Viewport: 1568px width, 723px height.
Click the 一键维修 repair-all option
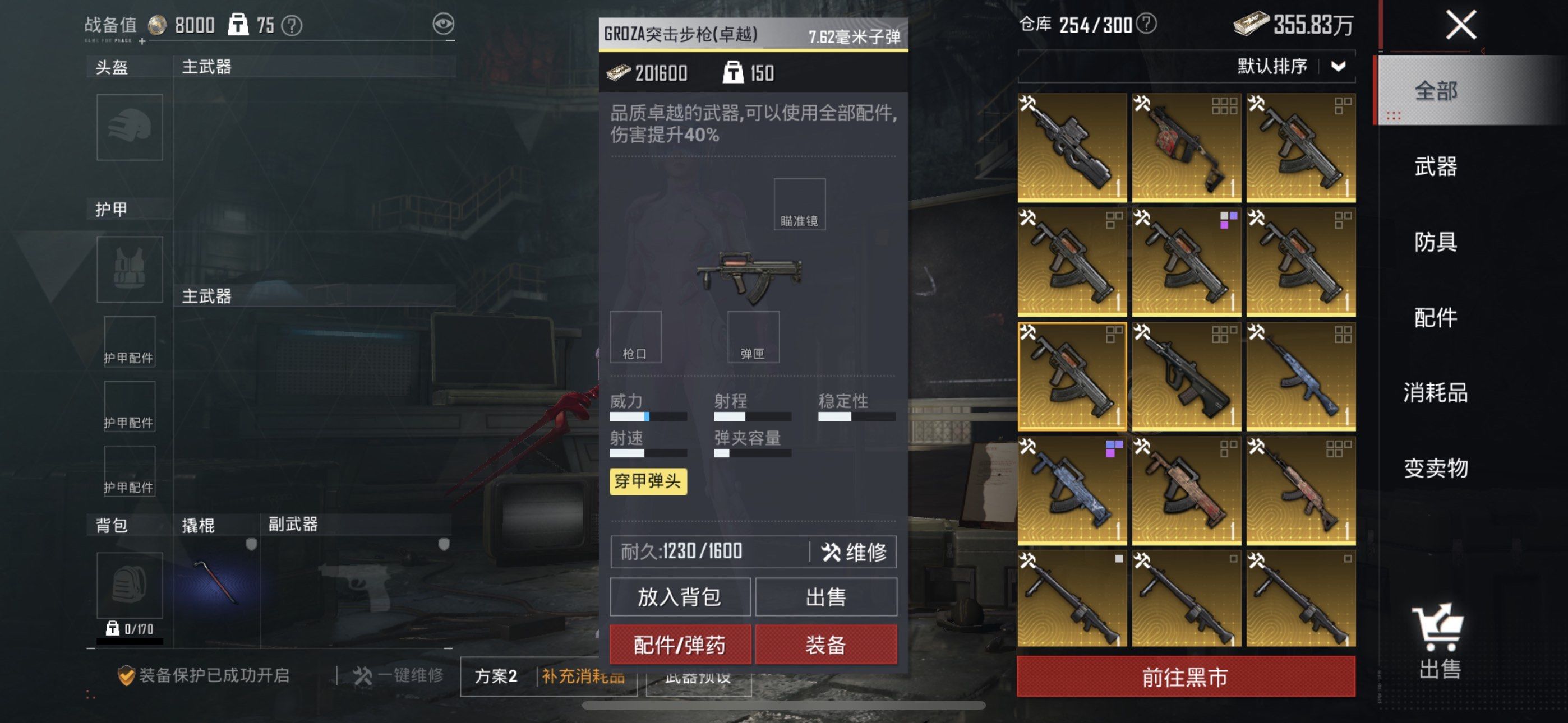[x=399, y=675]
